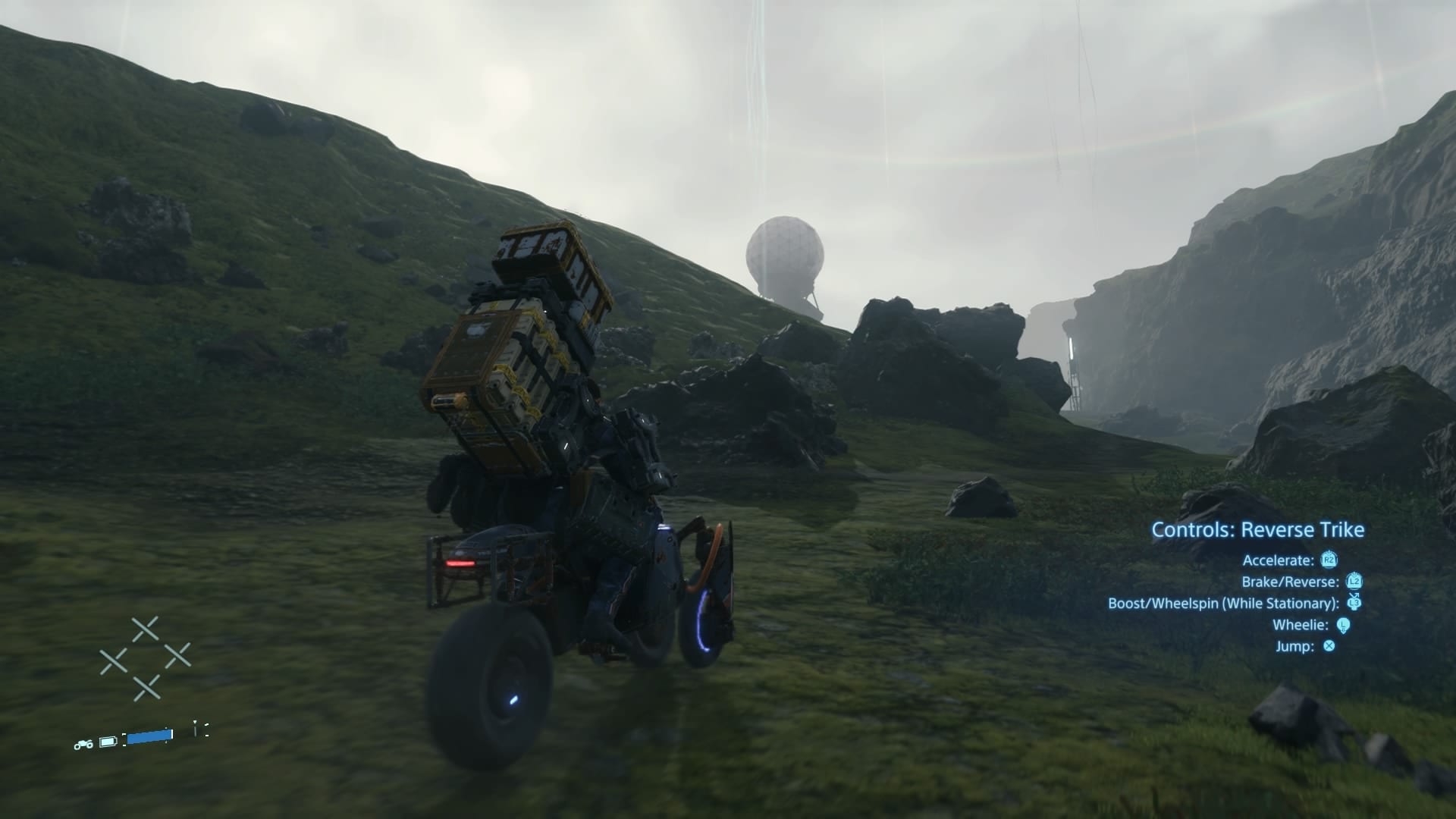
Task: Select the battery icon beside the trike symbol
Action: click(108, 742)
